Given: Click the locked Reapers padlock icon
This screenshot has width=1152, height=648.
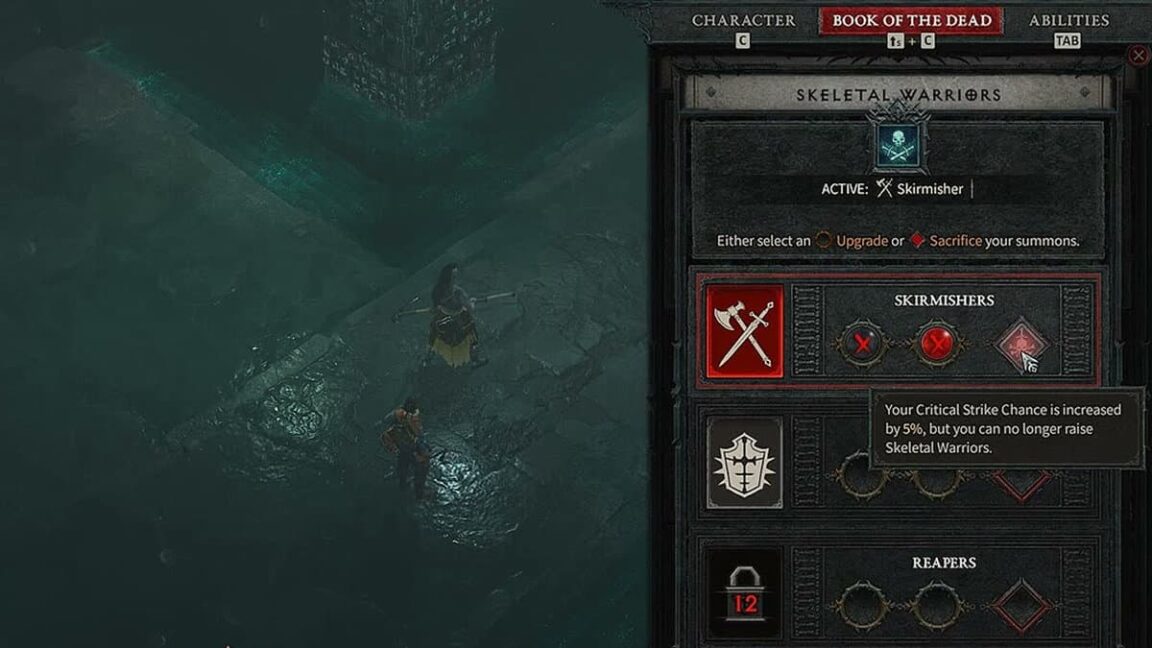Looking at the screenshot, I should pos(744,593).
